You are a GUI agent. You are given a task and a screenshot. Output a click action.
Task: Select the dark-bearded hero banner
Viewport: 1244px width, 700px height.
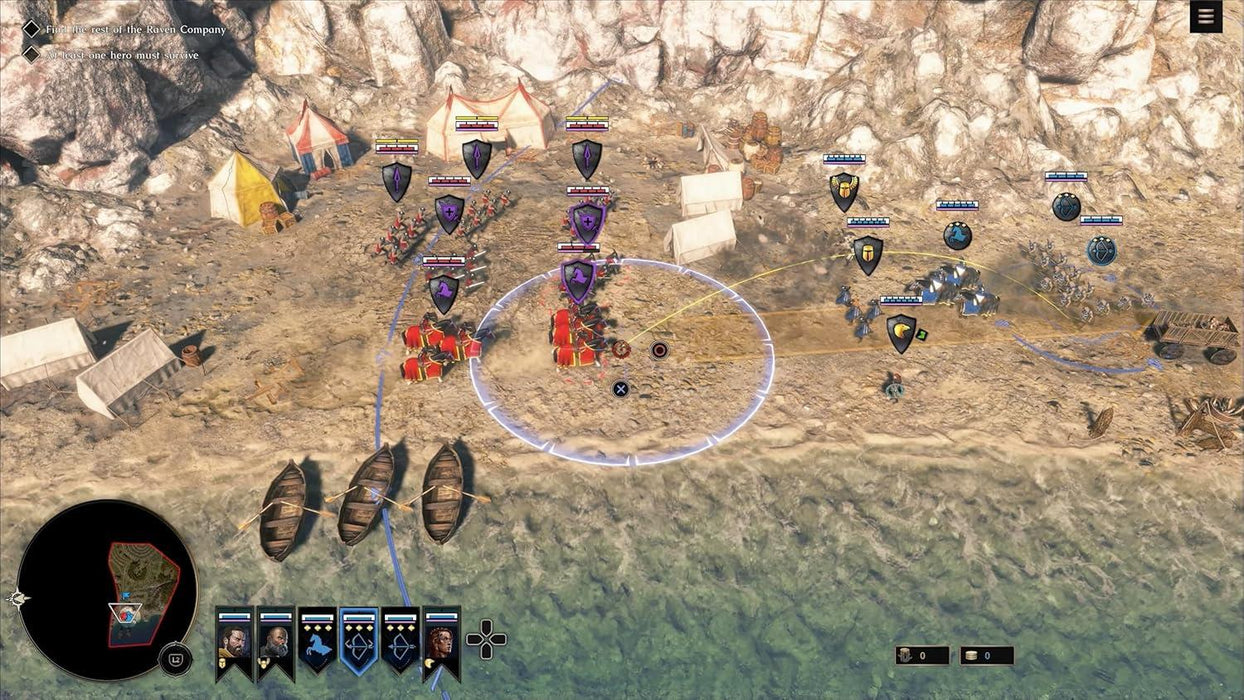(234, 642)
